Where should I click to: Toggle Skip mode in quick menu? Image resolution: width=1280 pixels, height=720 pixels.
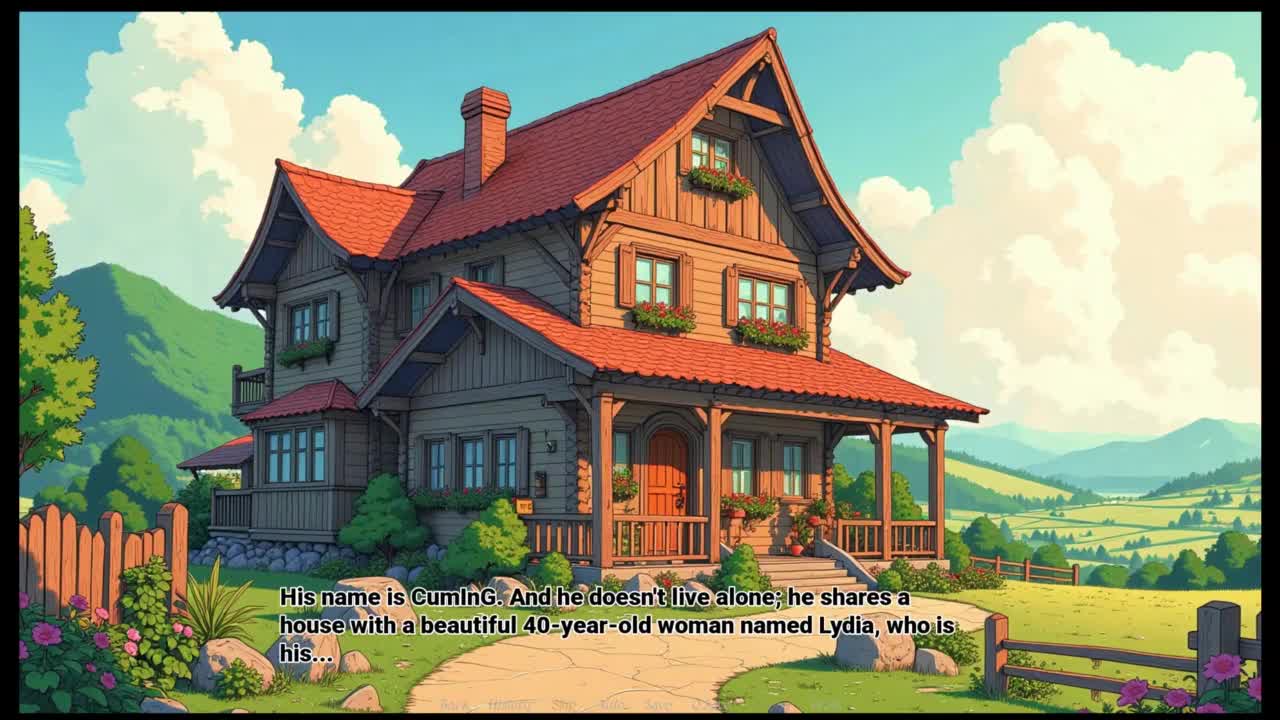(x=565, y=705)
